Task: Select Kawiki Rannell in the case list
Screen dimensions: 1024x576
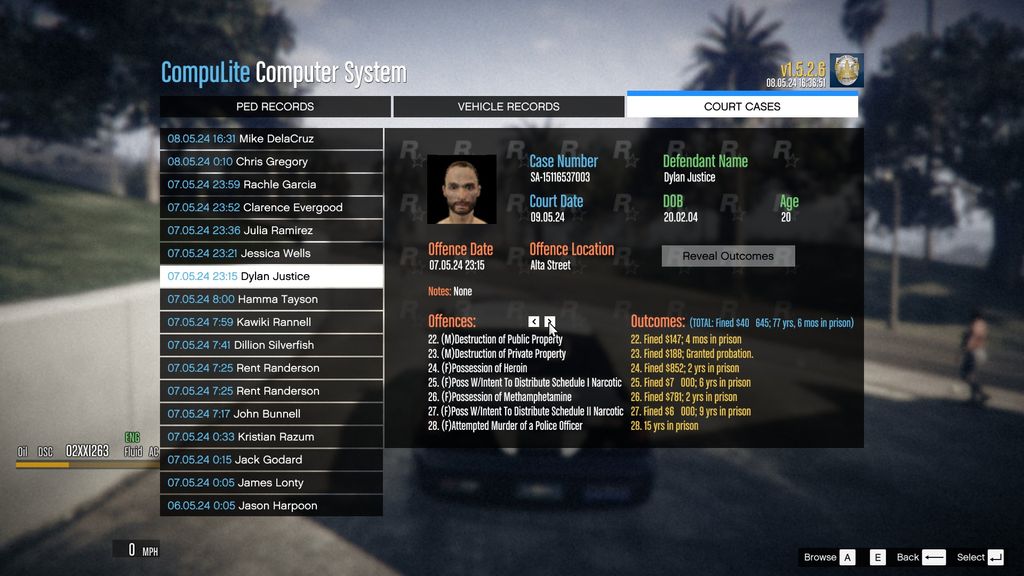Action: pyautogui.click(x=271, y=323)
